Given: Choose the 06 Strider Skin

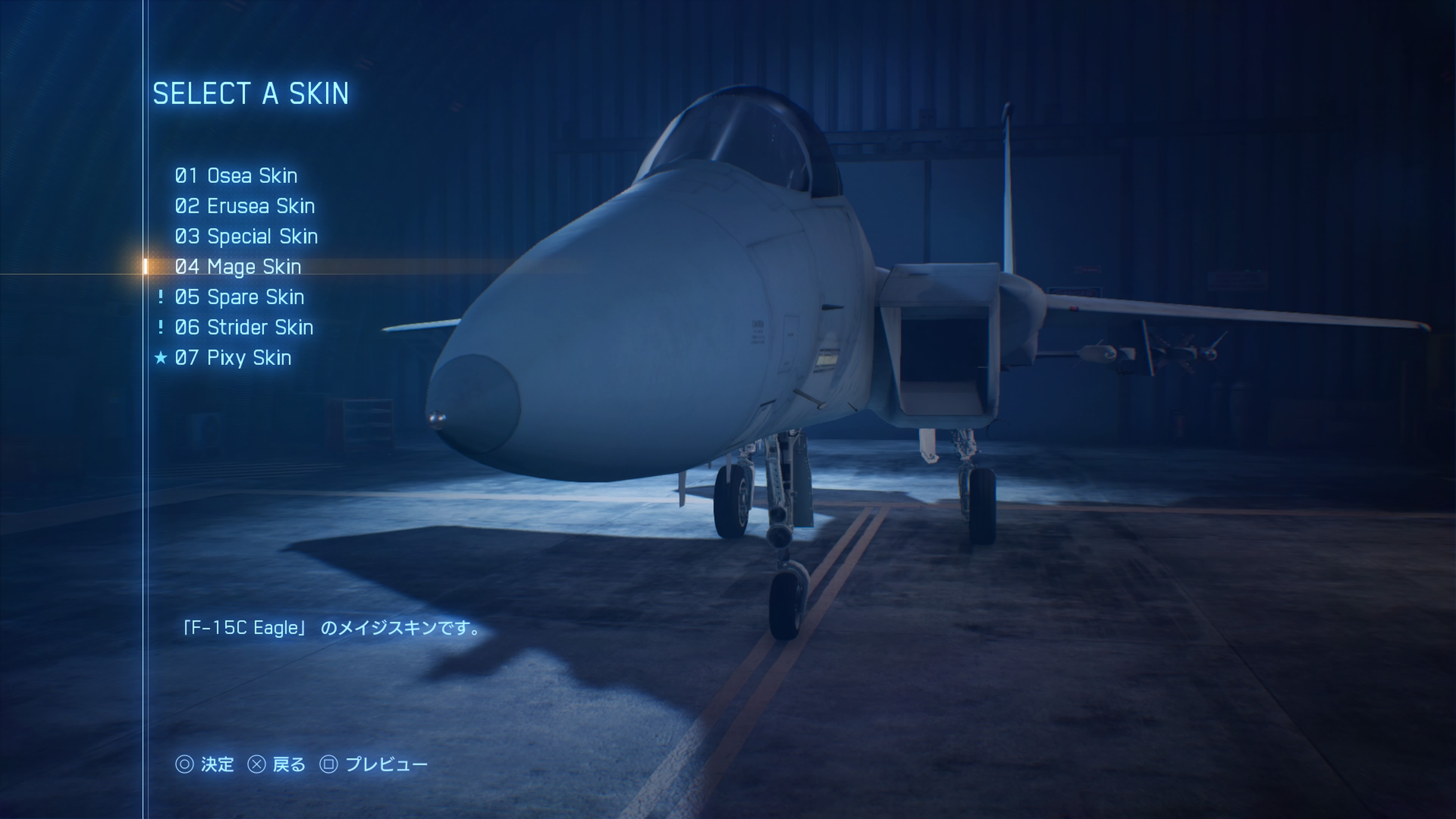Looking at the screenshot, I should coord(243,327).
